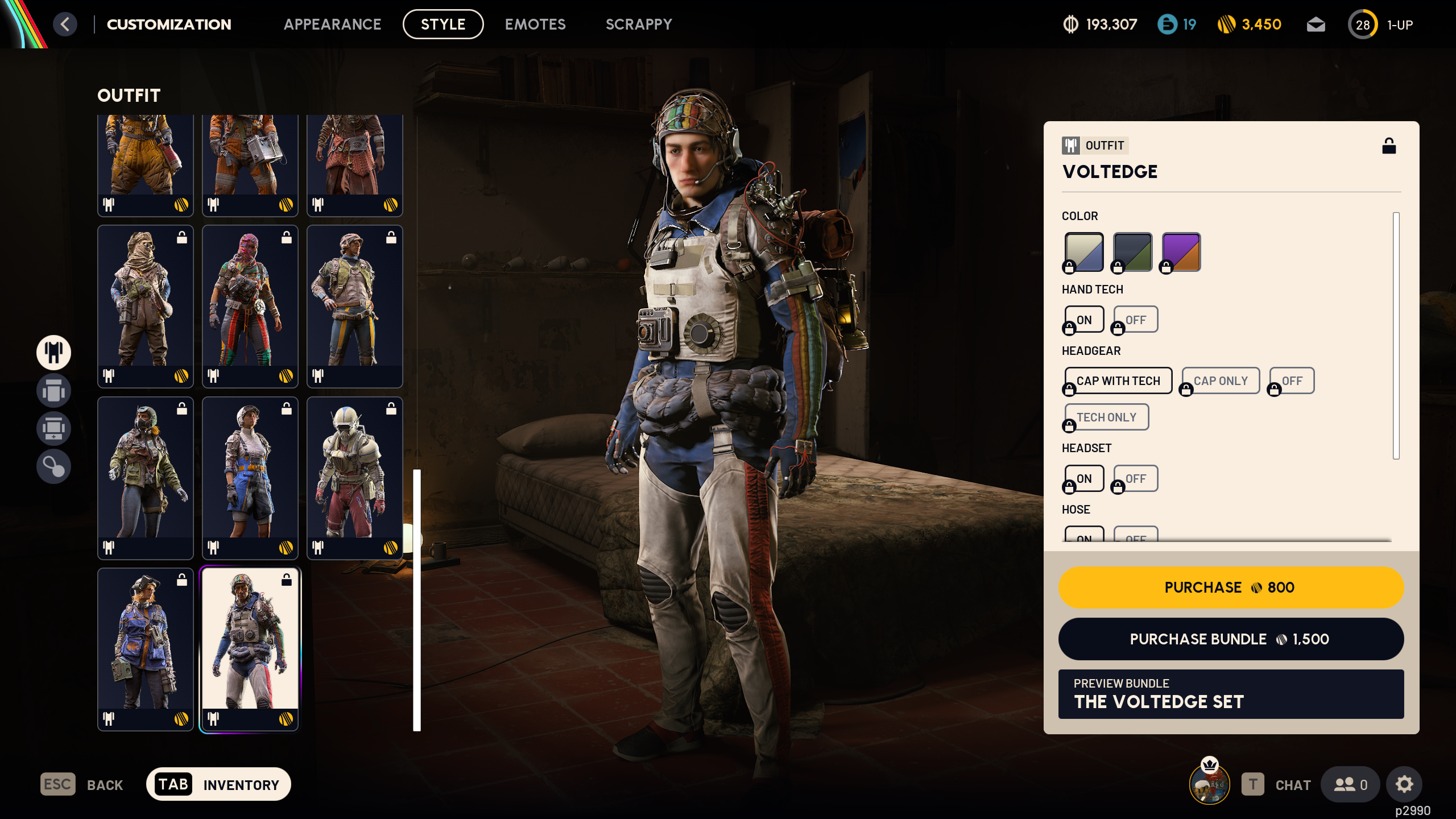The image size is (1456, 819).
Task: Turn the Headset off
Action: tap(1135, 478)
